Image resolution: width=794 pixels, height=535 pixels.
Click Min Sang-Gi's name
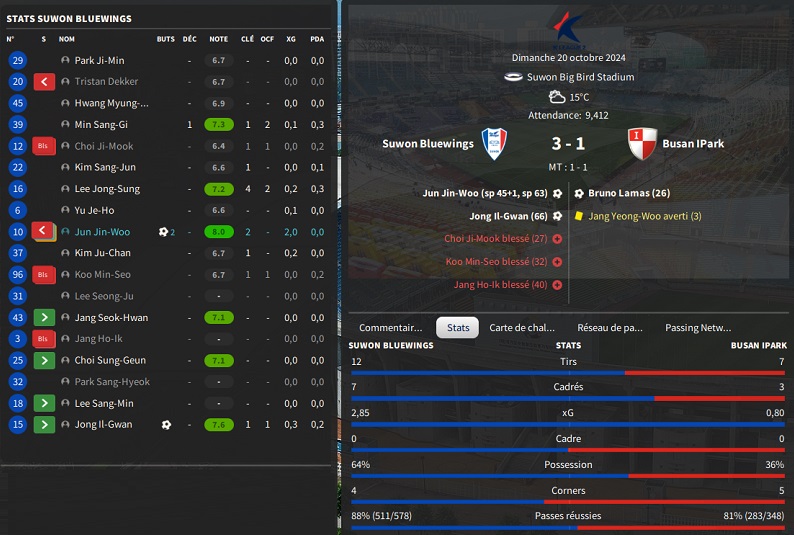[101, 125]
